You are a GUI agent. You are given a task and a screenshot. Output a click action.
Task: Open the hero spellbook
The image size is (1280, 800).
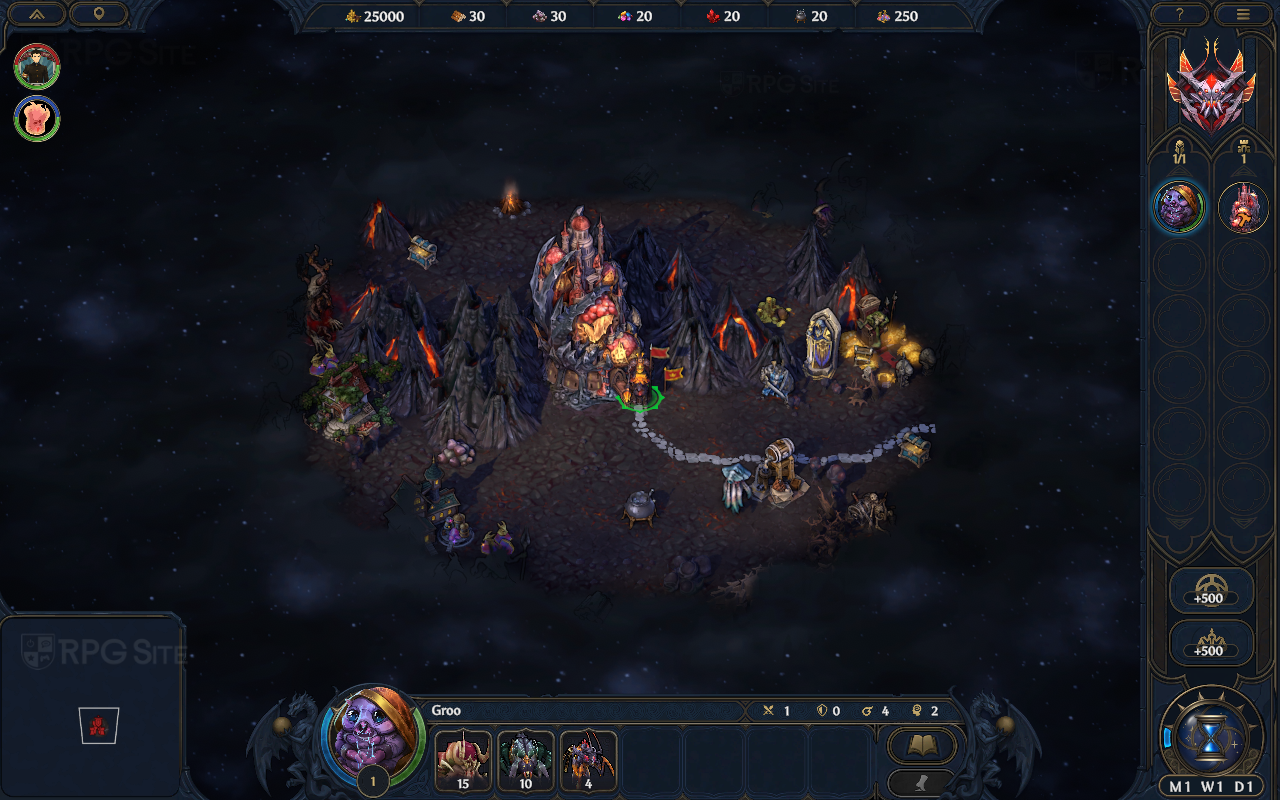(921, 745)
